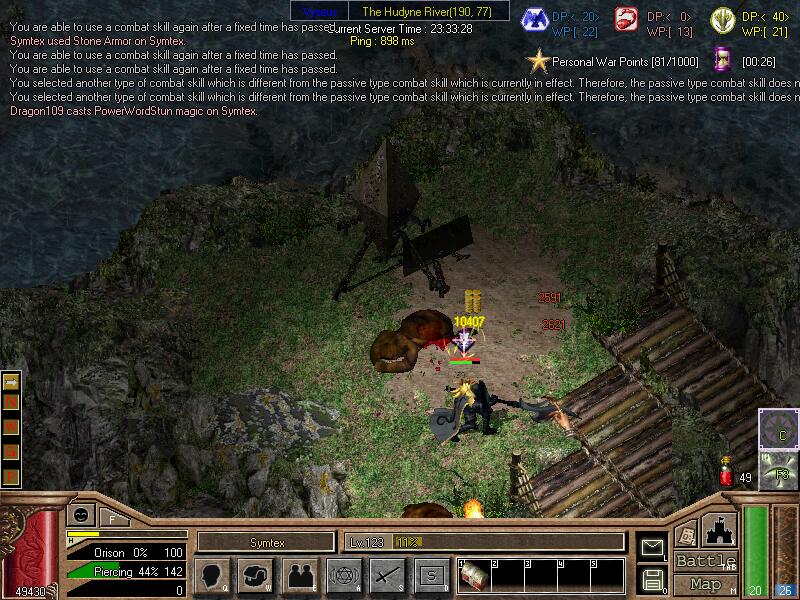Open the hexagram magic icon
This screenshot has width=800, height=600.
343,575
